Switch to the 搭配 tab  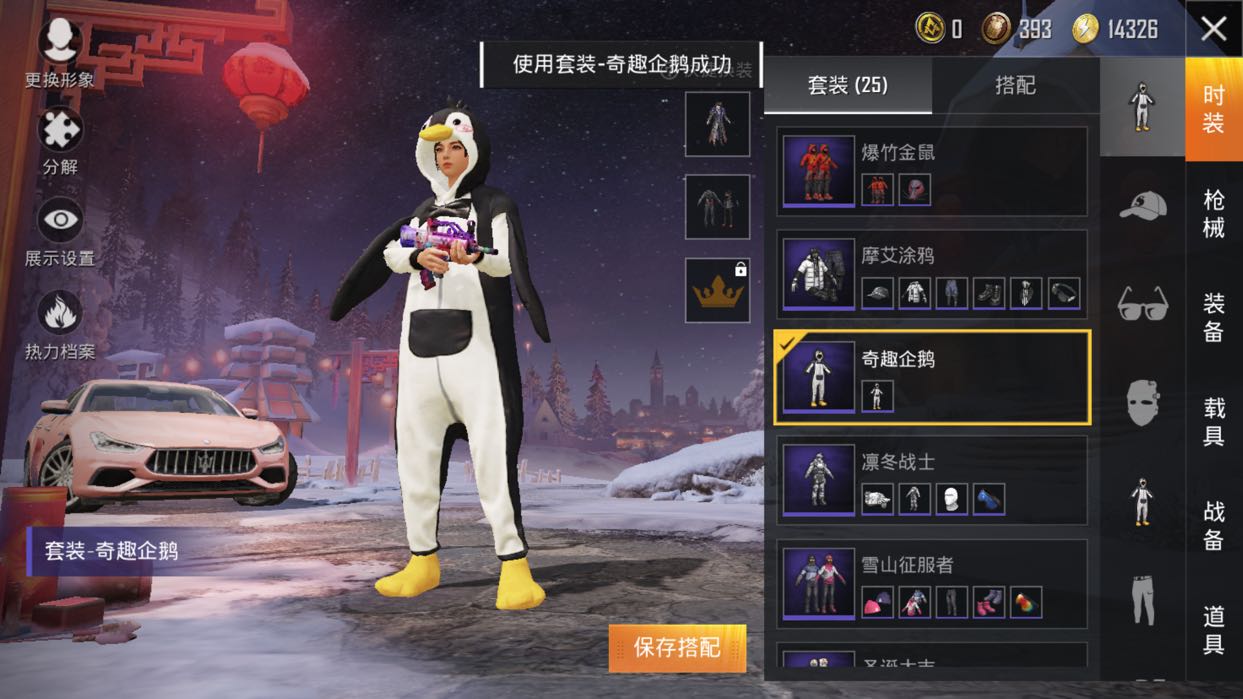[x=1015, y=86]
